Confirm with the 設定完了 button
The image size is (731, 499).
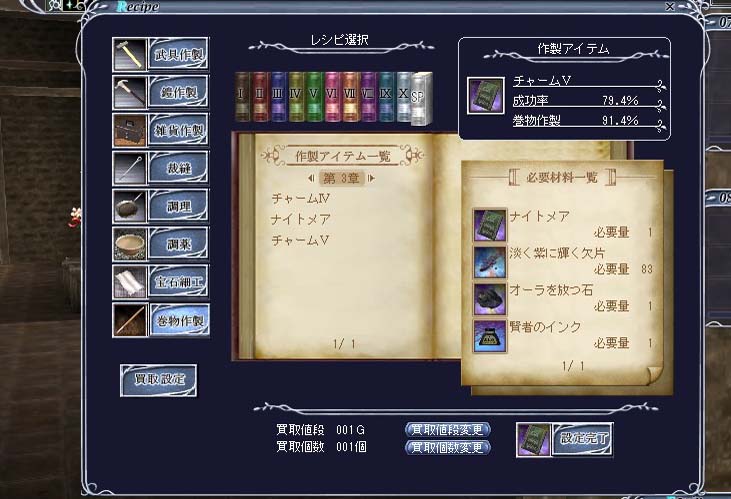583,438
